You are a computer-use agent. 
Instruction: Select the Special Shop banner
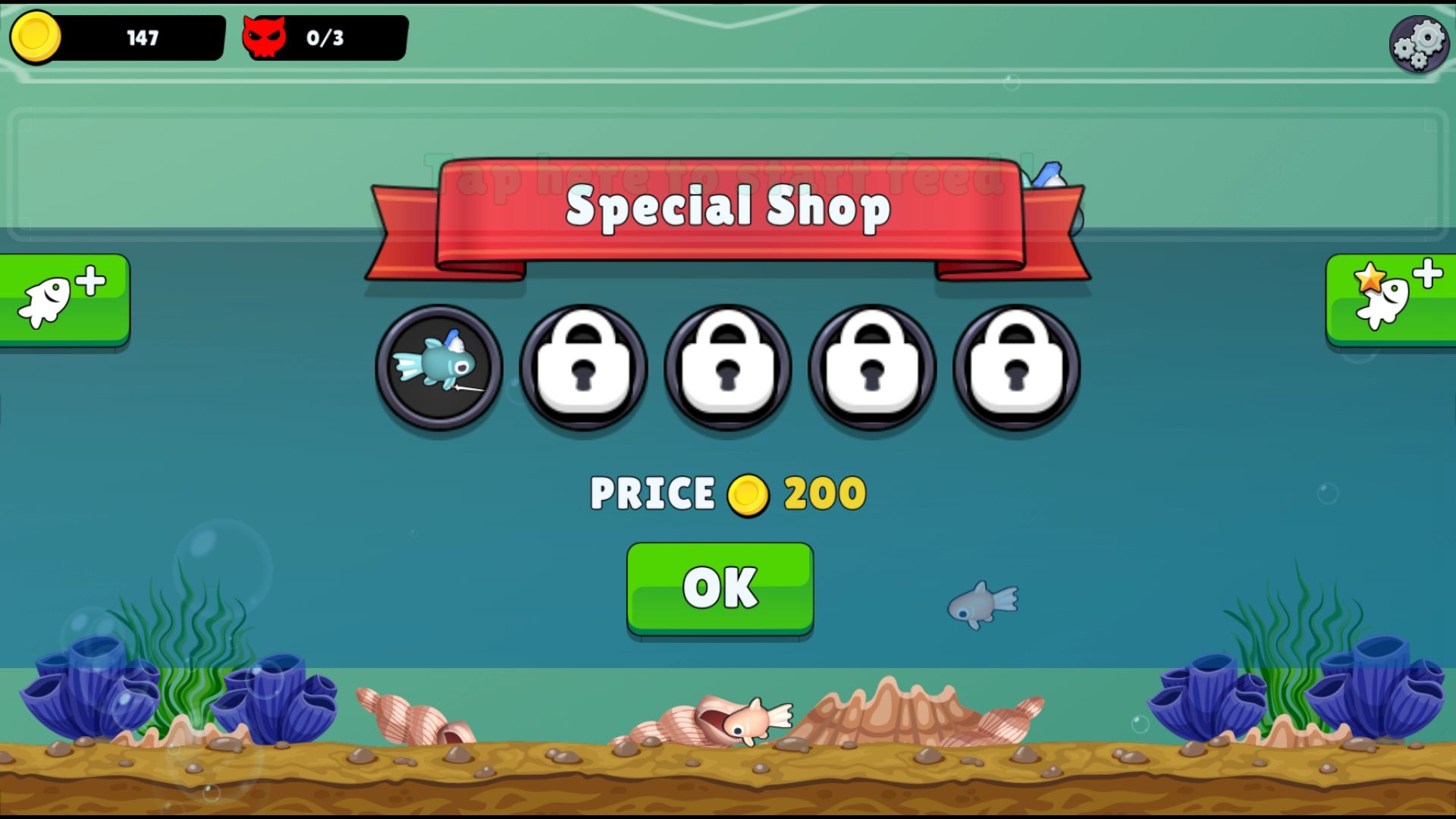click(x=728, y=210)
